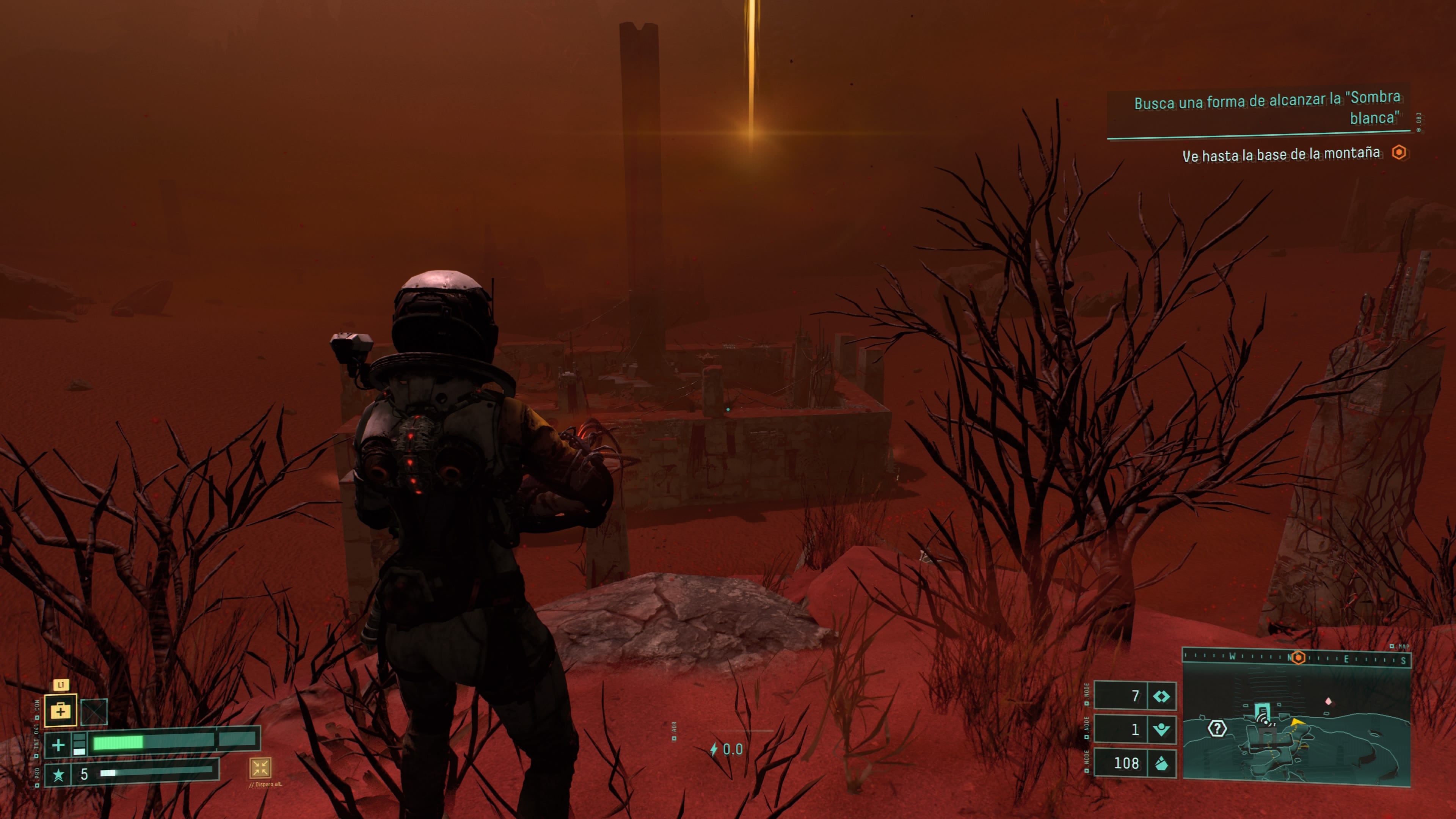Click the integrity plus icon
This screenshot has height=819, width=1456.
pyautogui.click(x=58, y=745)
